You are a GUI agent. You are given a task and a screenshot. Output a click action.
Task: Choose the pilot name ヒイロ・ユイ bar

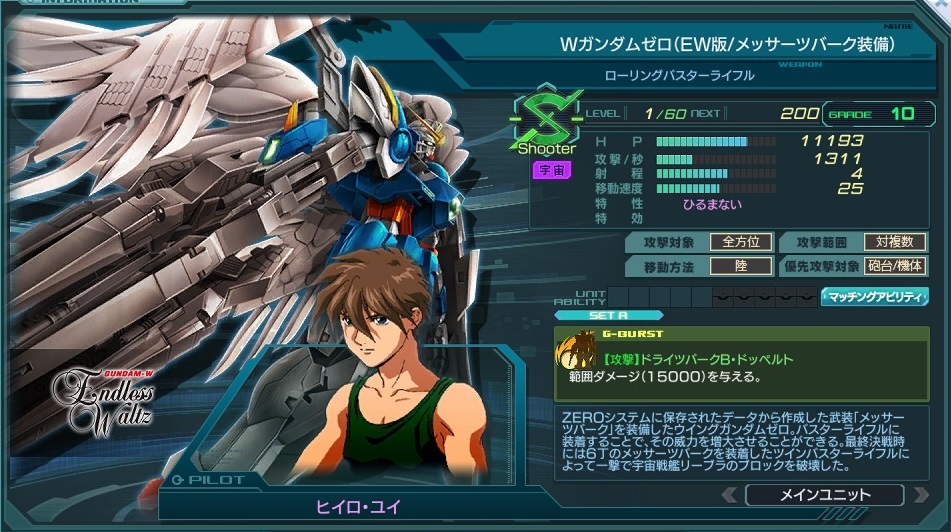[x=356, y=506]
